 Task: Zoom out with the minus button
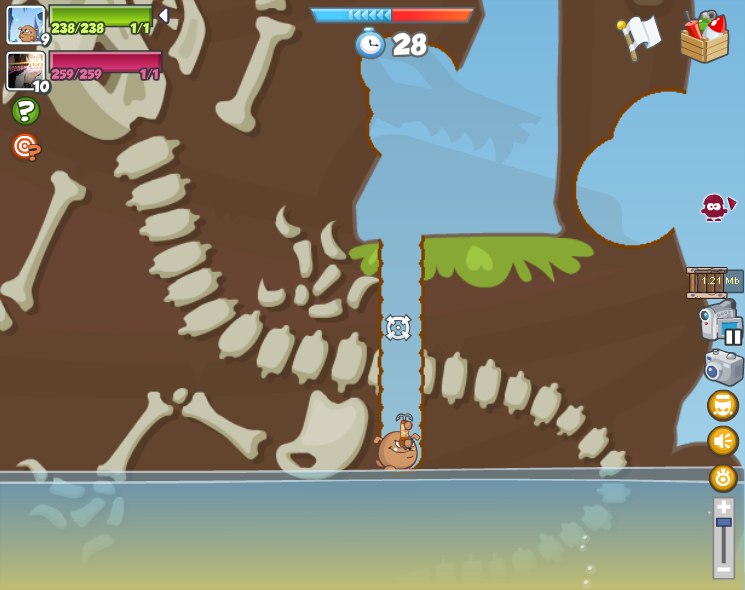click(x=723, y=569)
